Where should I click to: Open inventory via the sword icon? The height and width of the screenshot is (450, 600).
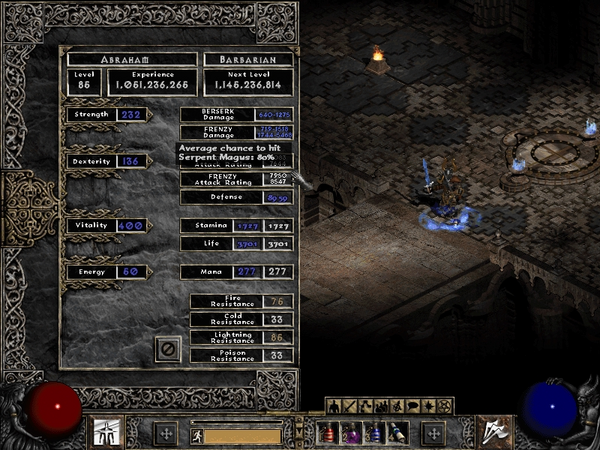click(348, 405)
